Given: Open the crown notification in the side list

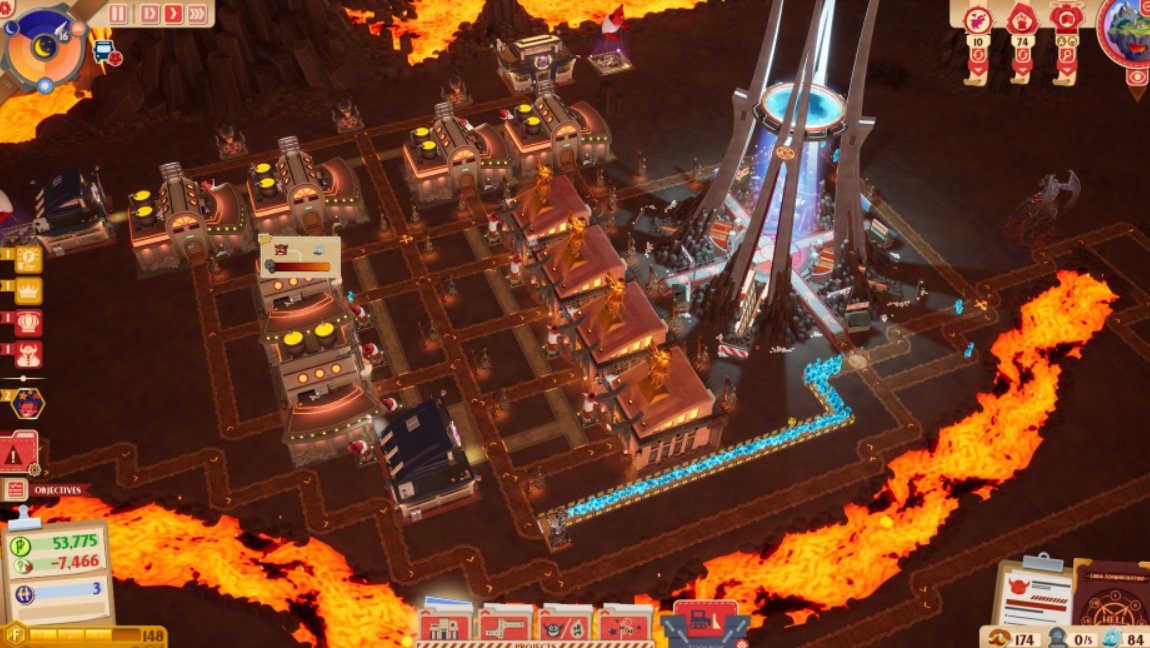Looking at the screenshot, I should [28, 291].
